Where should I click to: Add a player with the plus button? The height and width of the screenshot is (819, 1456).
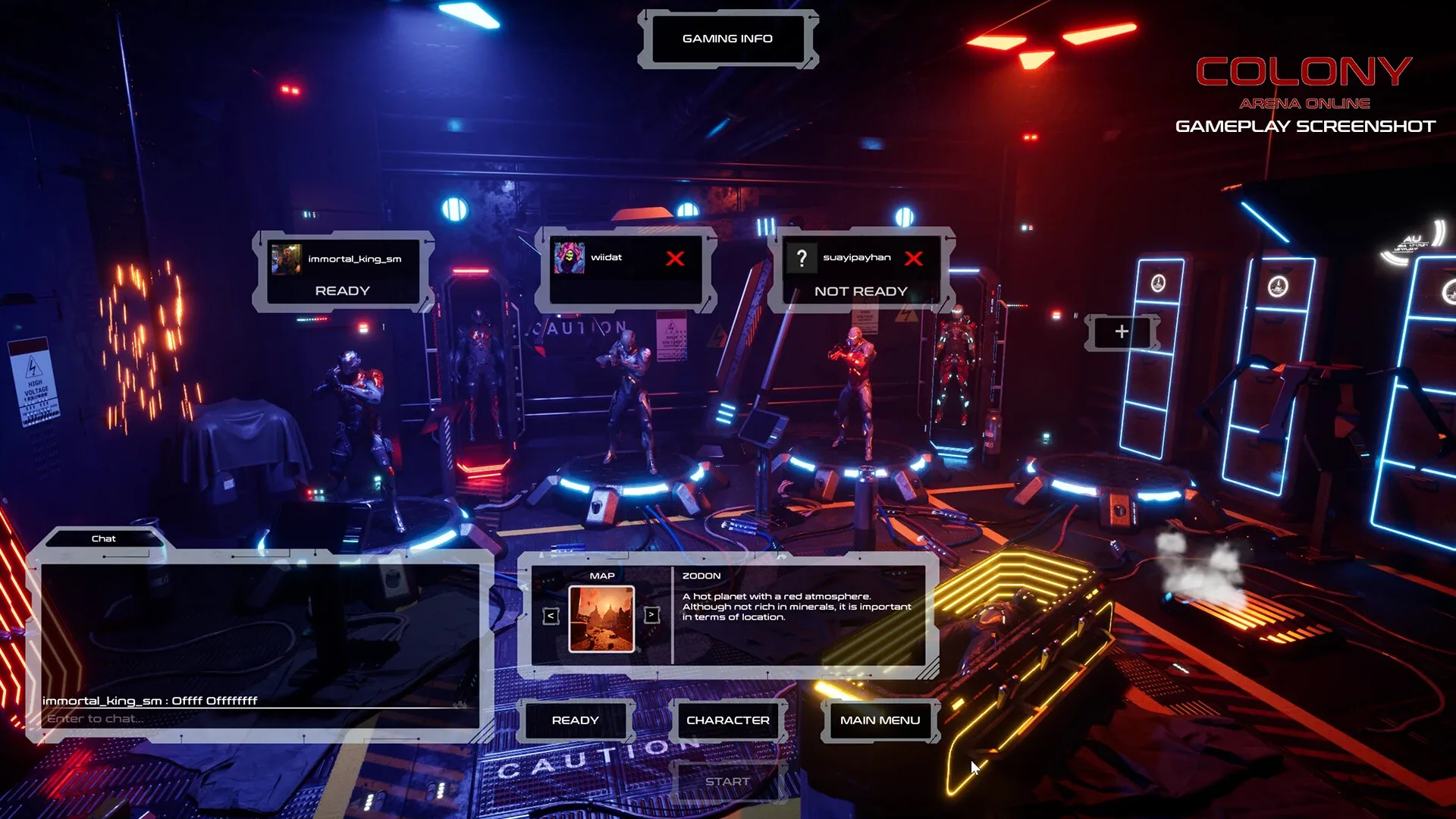point(1122,331)
